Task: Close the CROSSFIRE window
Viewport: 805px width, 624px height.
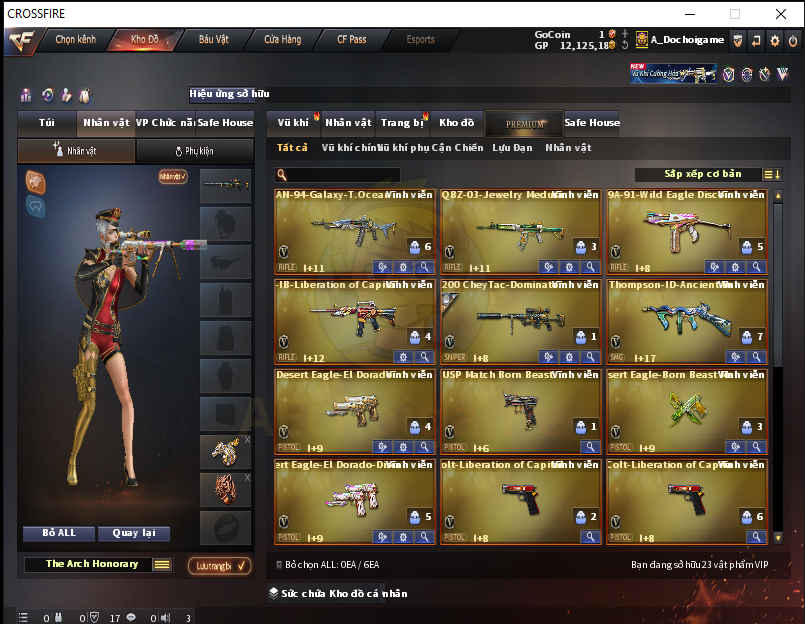Action: (x=781, y=14)
